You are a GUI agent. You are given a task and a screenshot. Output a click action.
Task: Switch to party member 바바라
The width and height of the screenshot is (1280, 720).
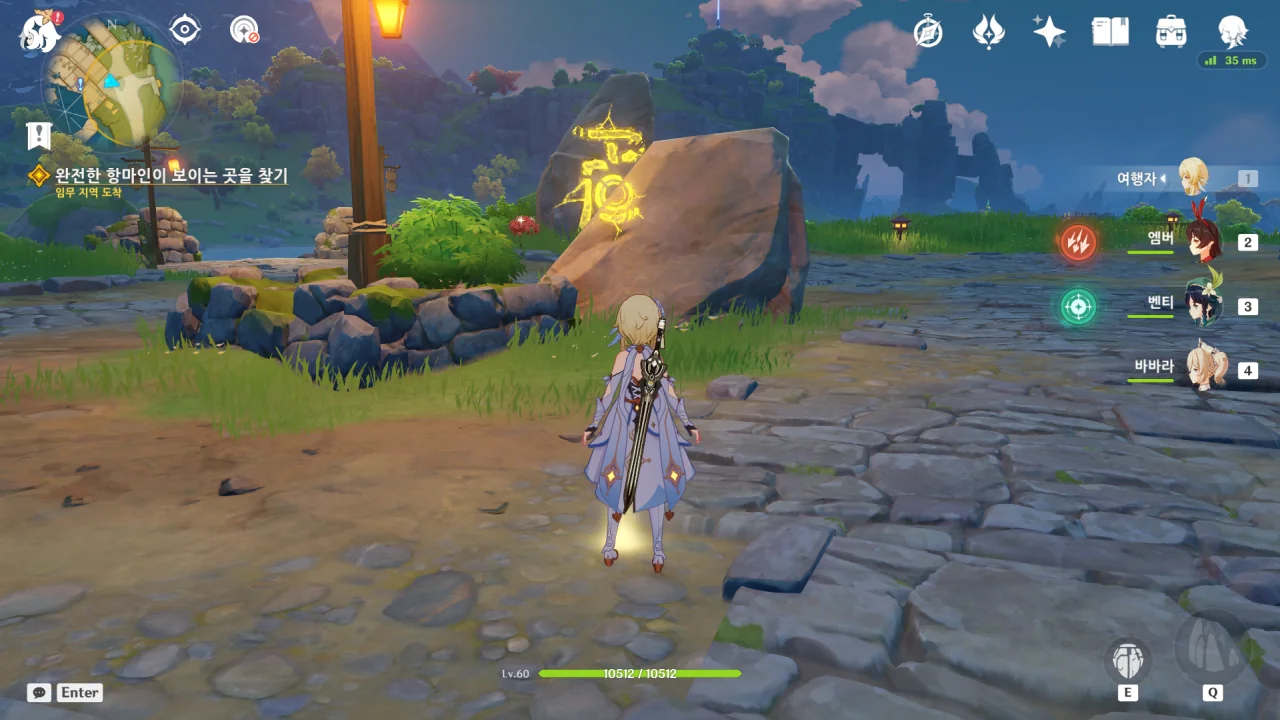click(x=1201, y=369)
